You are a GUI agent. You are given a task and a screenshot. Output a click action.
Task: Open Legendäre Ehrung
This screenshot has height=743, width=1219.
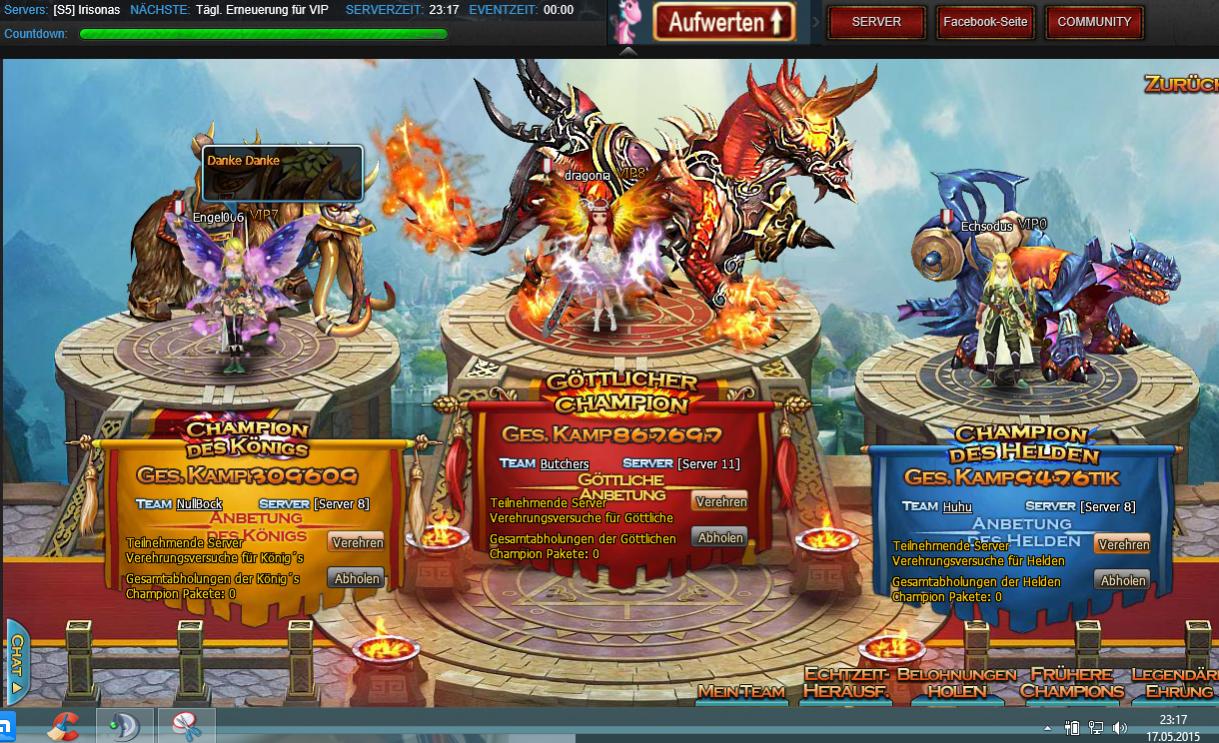[x=1176, y=683]
